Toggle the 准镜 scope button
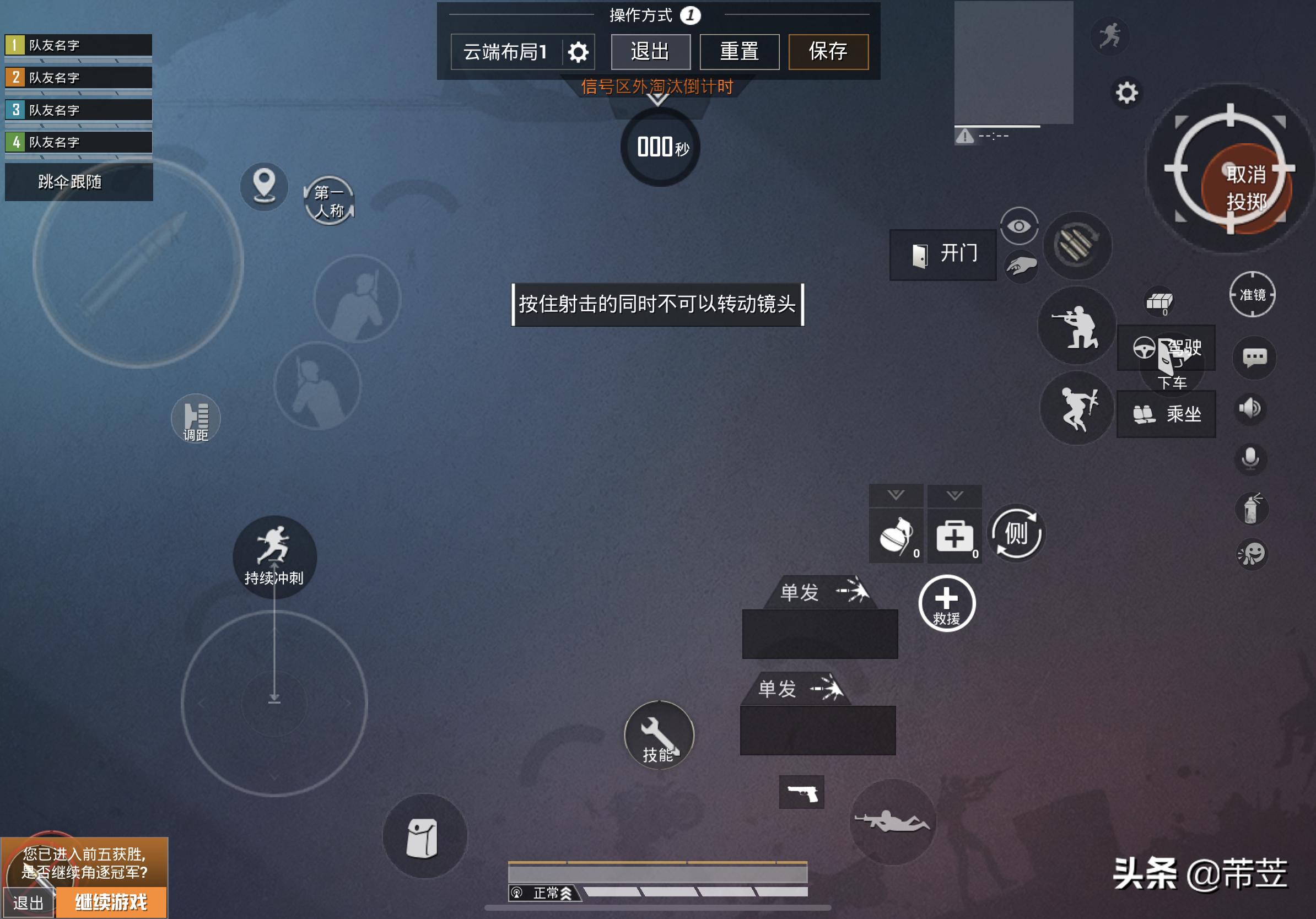The height and width of the screenshot is (919, 1316). click(1253, 295)
